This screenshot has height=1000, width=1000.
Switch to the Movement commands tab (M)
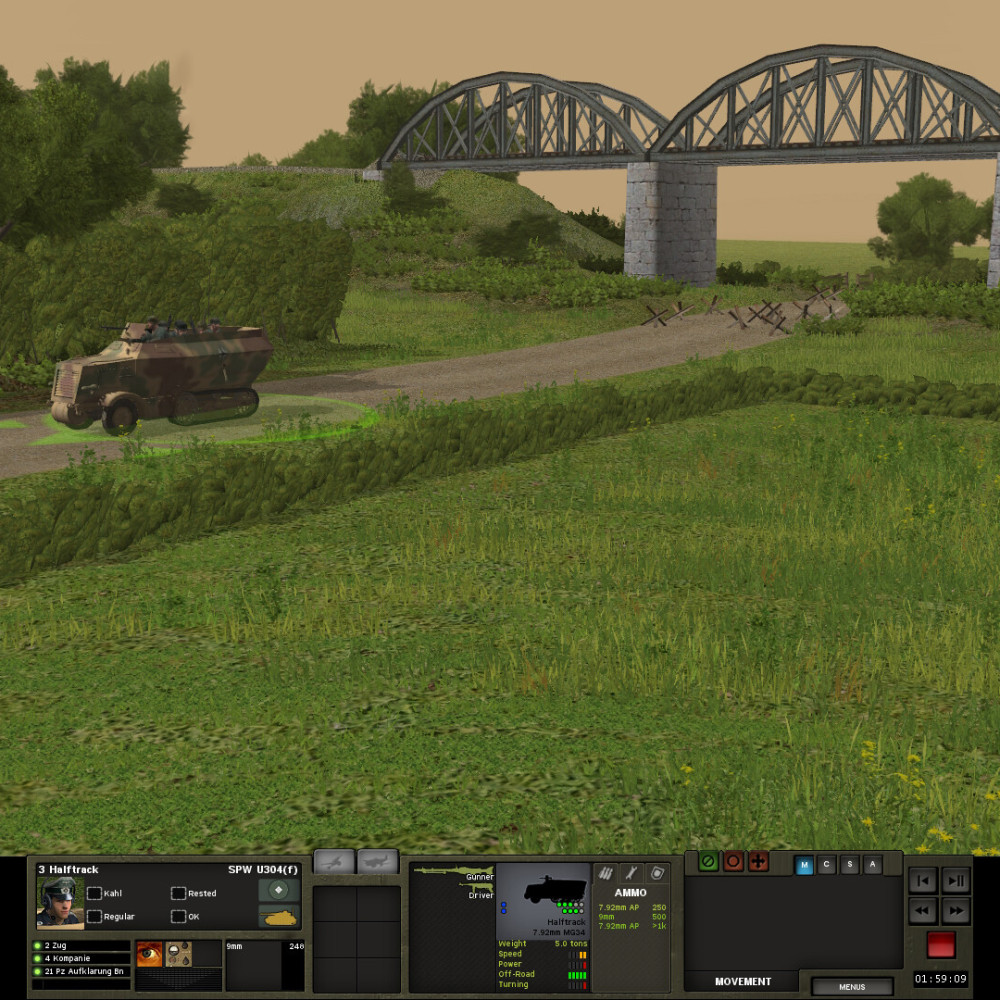pos(804,866)
